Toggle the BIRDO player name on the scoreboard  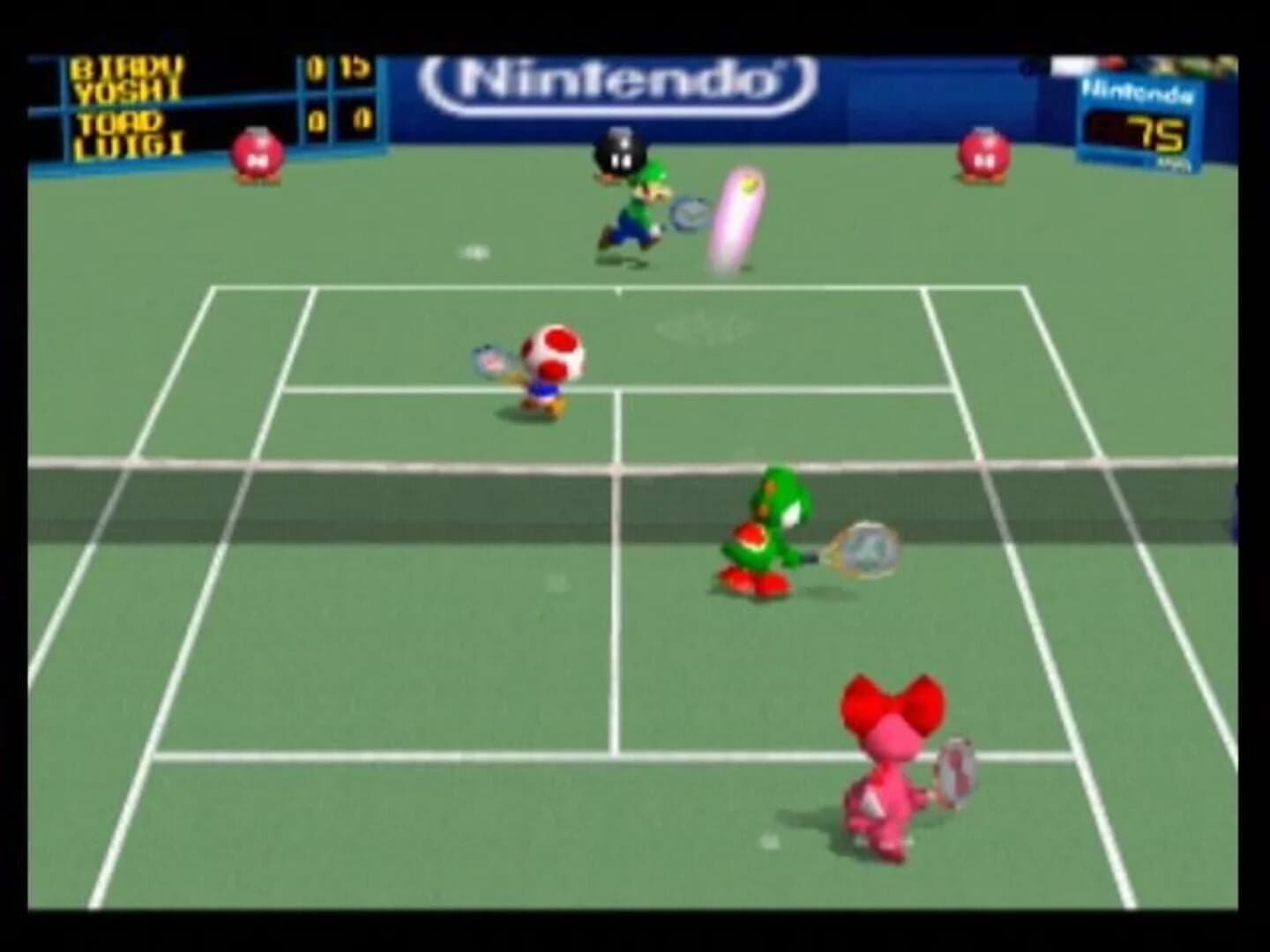click(128, 66)
